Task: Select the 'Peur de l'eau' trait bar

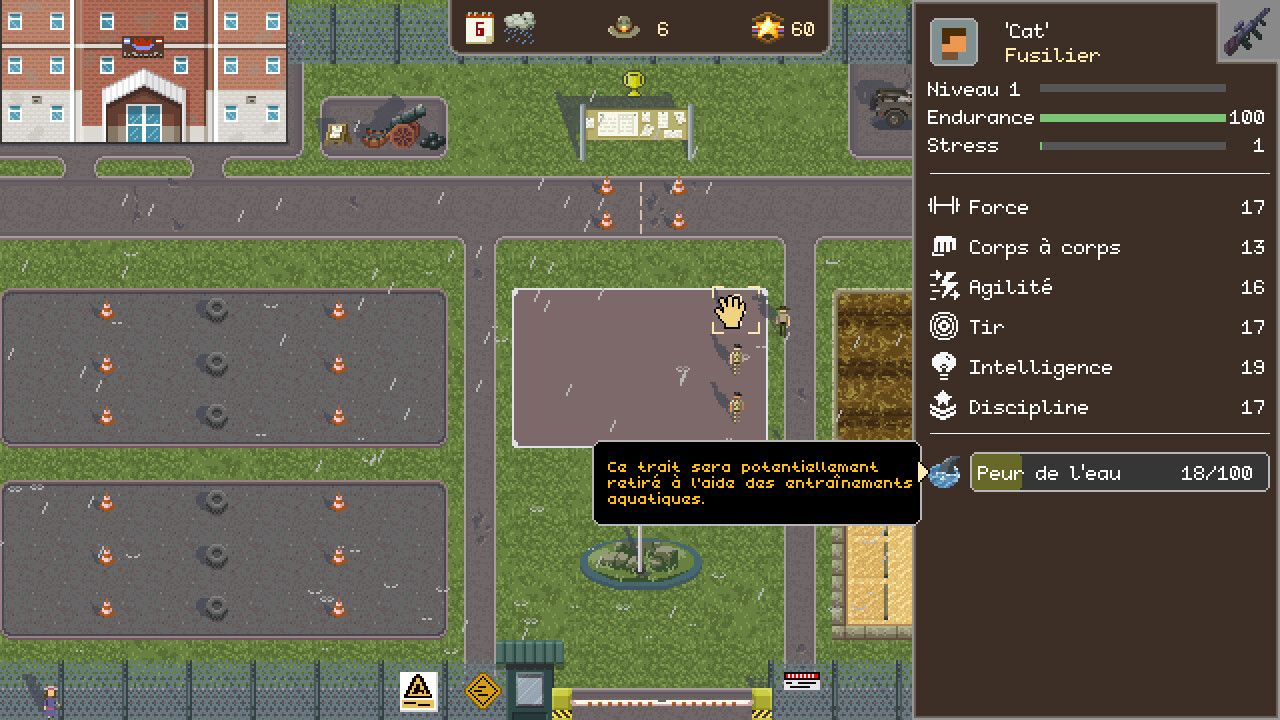Action: [x=1118, y=473]
